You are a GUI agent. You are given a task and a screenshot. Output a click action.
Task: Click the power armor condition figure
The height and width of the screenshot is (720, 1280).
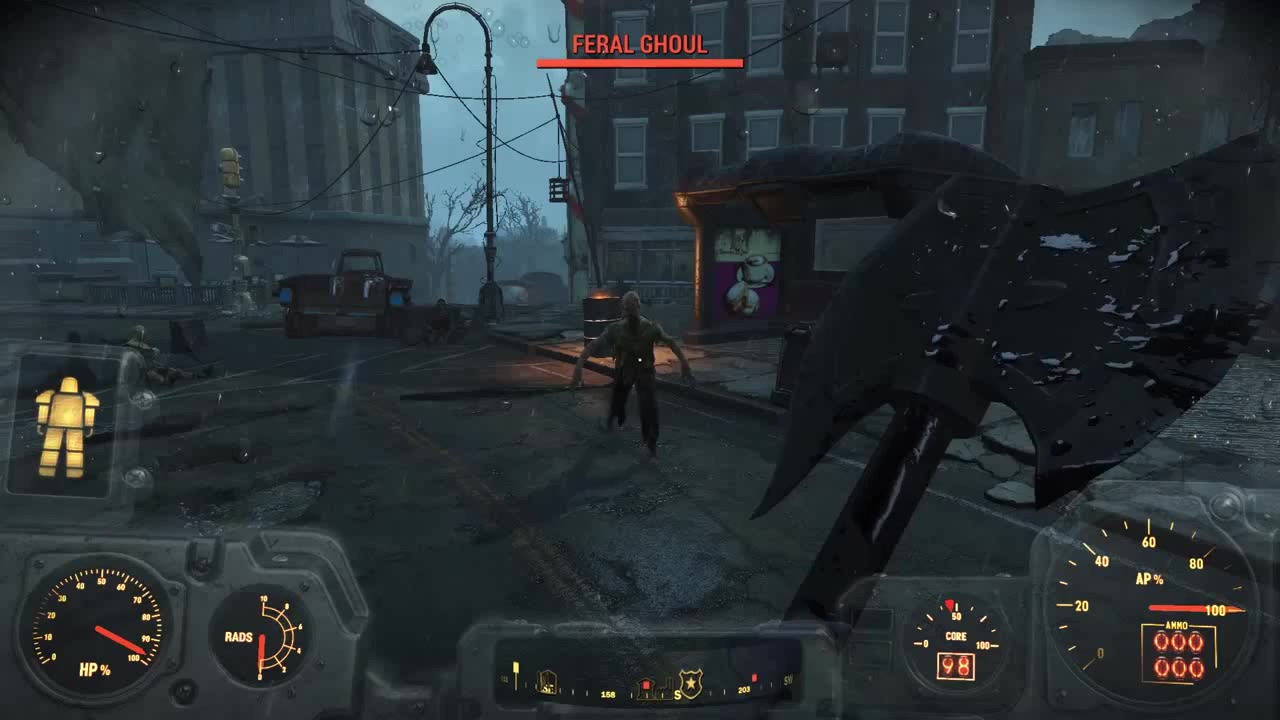[x=67, y=426]
